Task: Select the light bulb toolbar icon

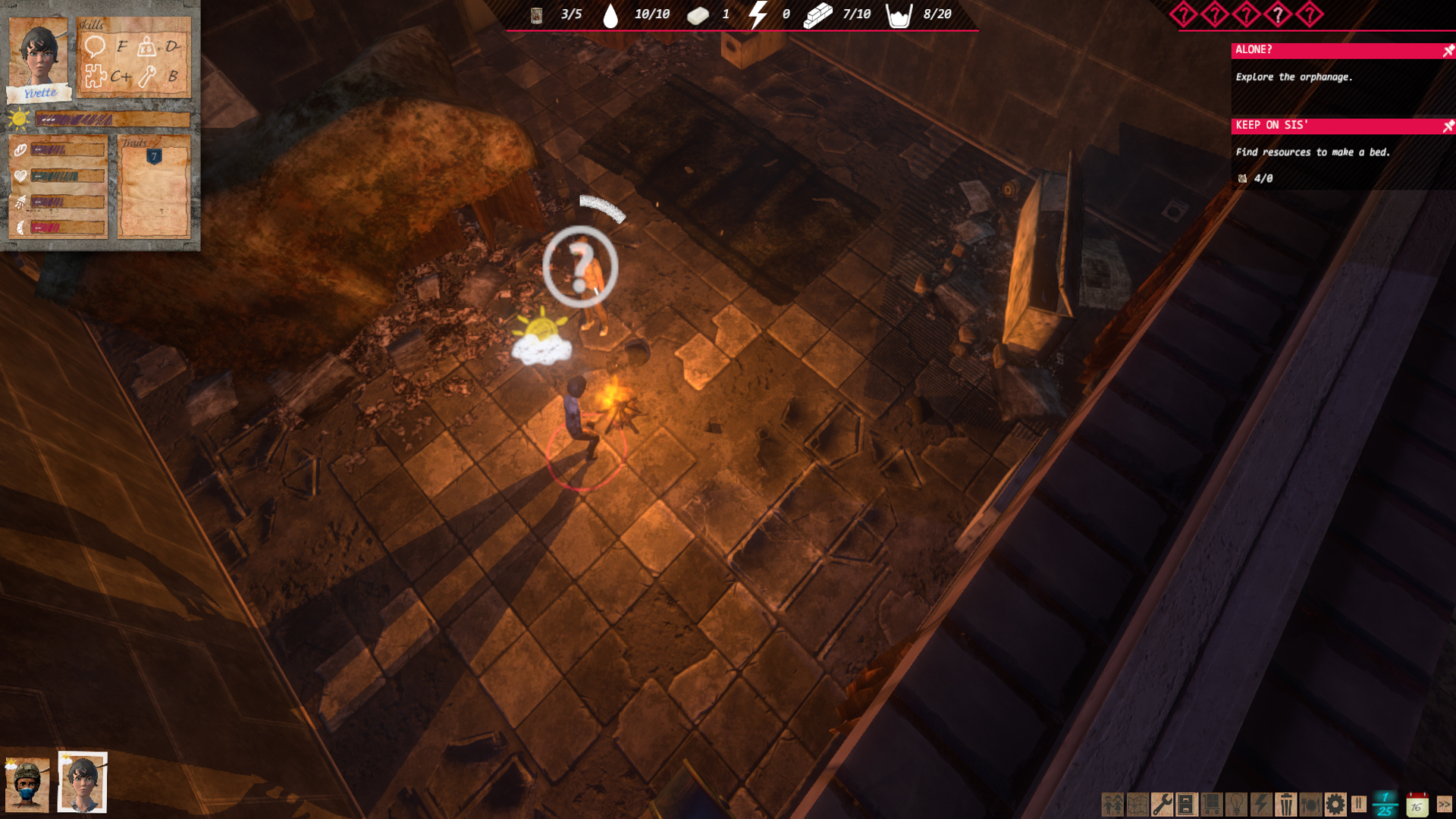Action: pyautogui.click(x=1236, y=804)
